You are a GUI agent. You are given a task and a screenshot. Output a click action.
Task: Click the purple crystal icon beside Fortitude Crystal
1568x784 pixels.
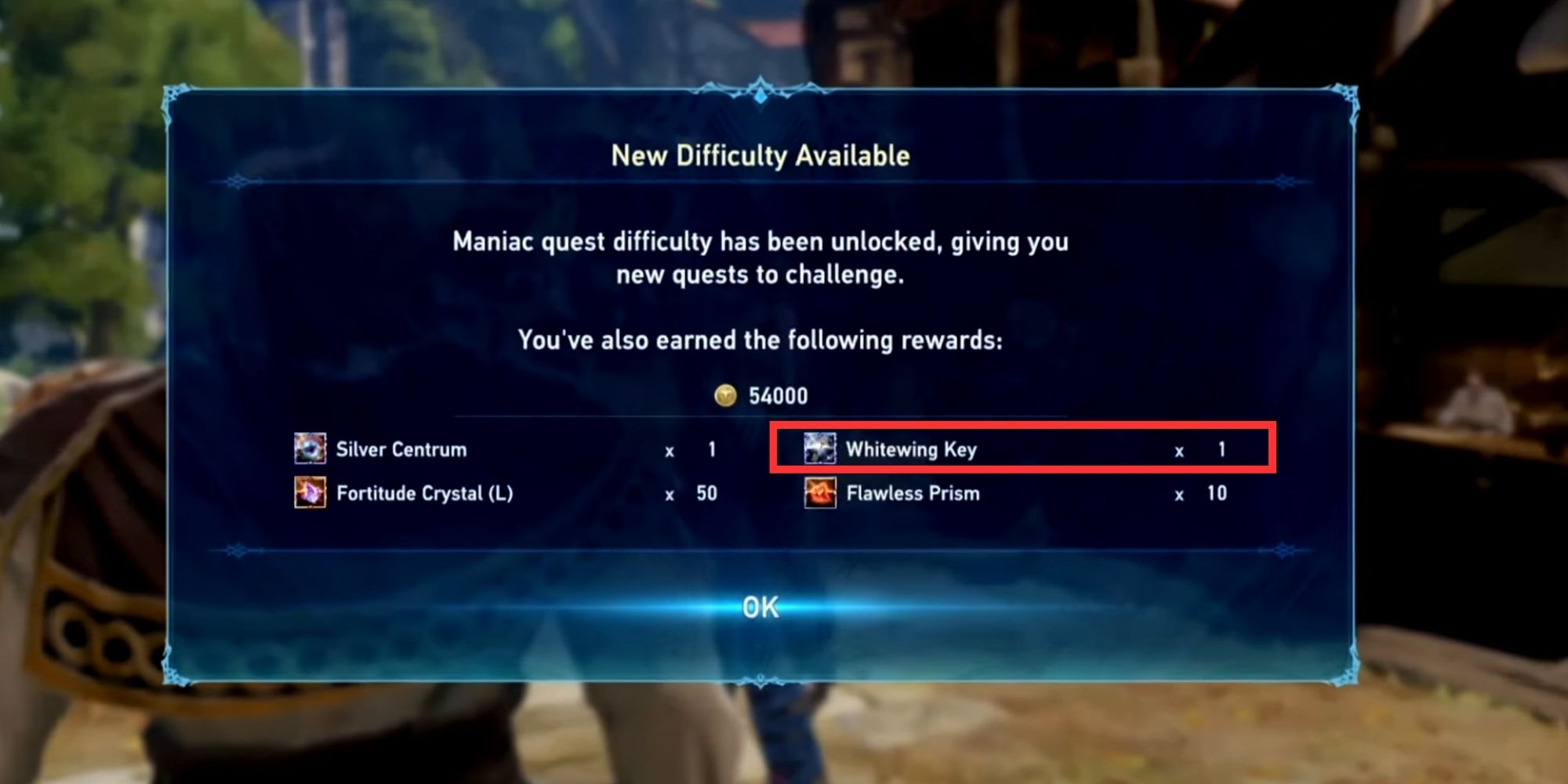pos(309,494)
